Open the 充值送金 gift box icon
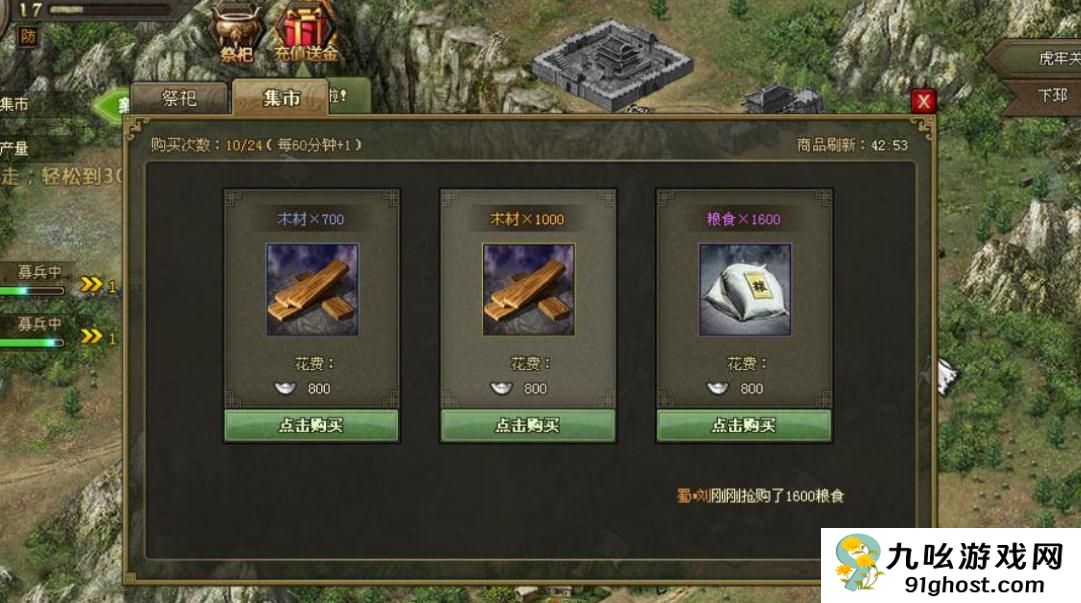The width and height of the screenshot is (1081, 603). (x=307, y=32)
